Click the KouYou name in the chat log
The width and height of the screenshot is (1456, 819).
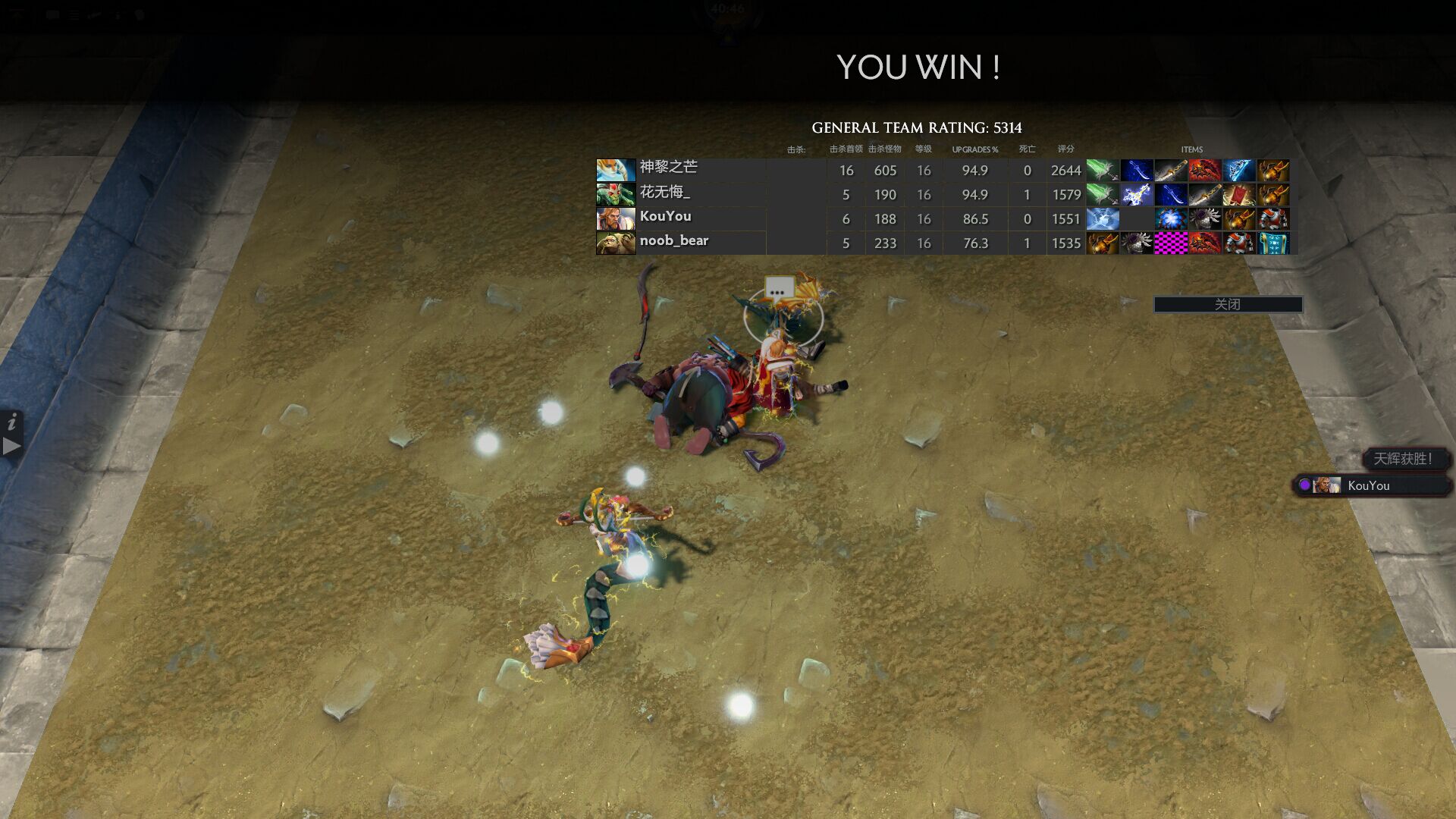pyautogui.click(x=1370, y=486)
